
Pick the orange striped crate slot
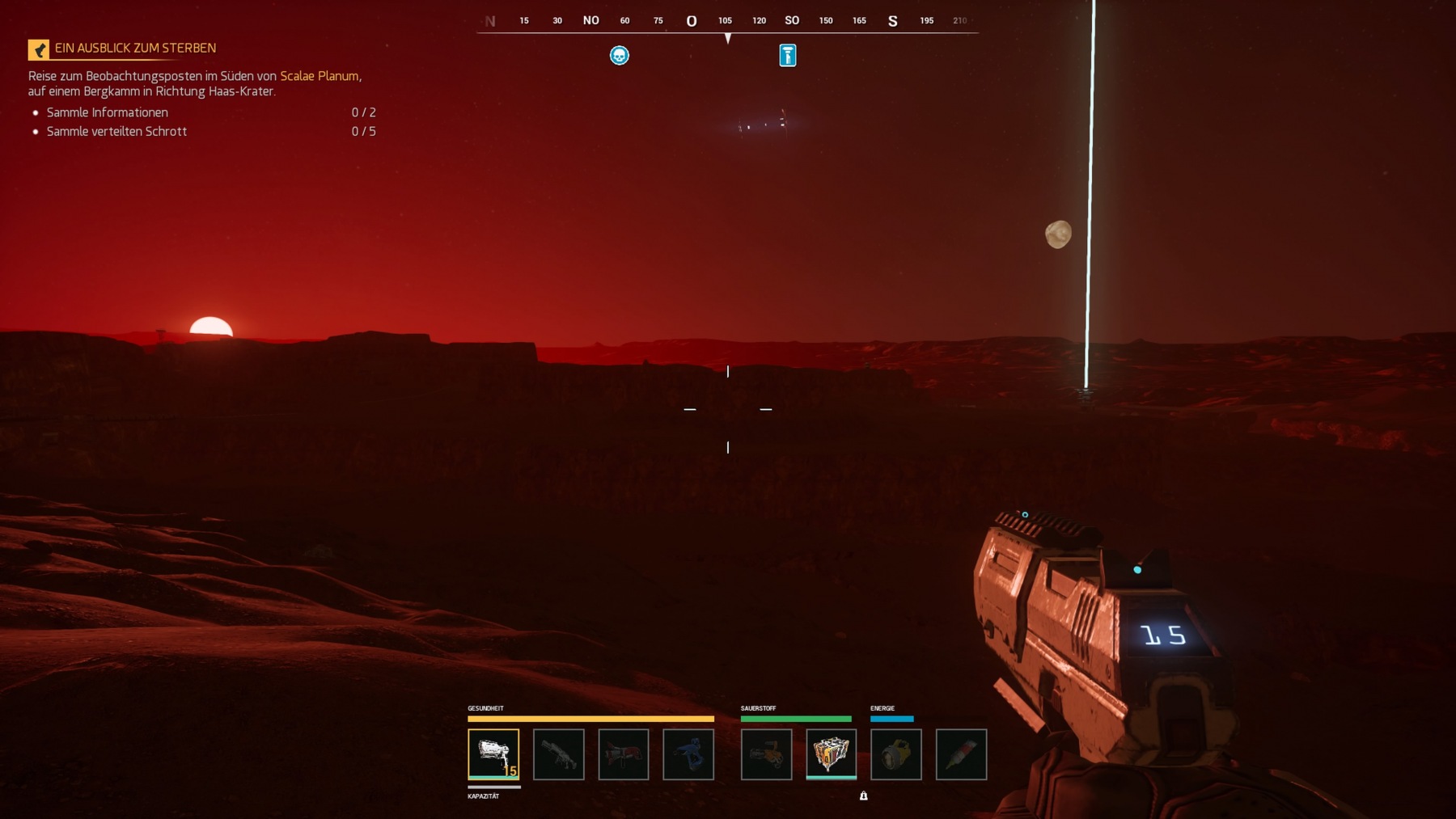click(831, 754)
